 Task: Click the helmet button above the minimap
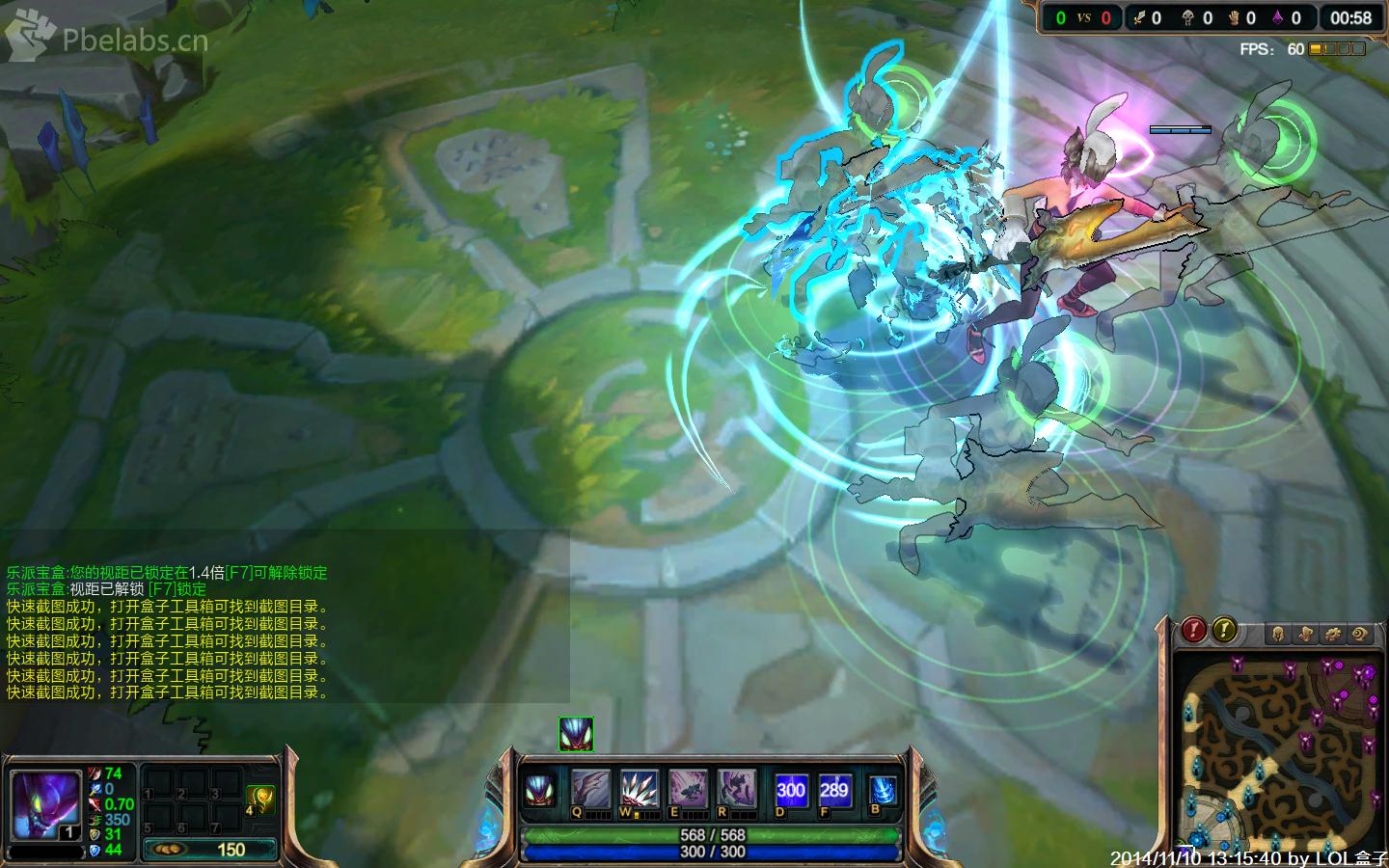tap(1278, 634)
